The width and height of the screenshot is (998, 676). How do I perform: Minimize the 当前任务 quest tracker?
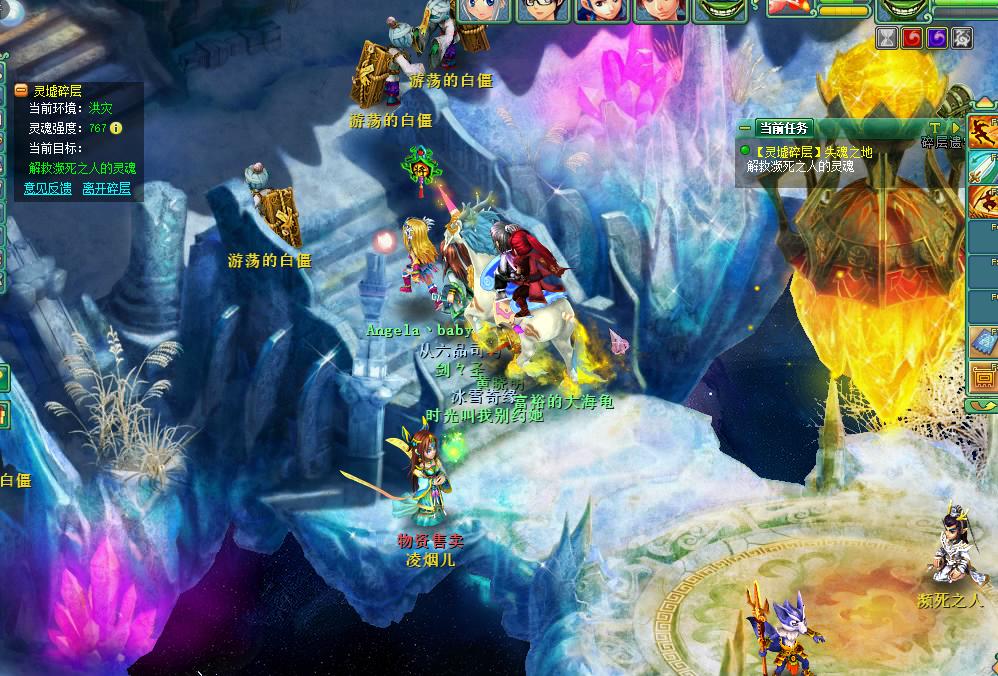click(746, 127)
